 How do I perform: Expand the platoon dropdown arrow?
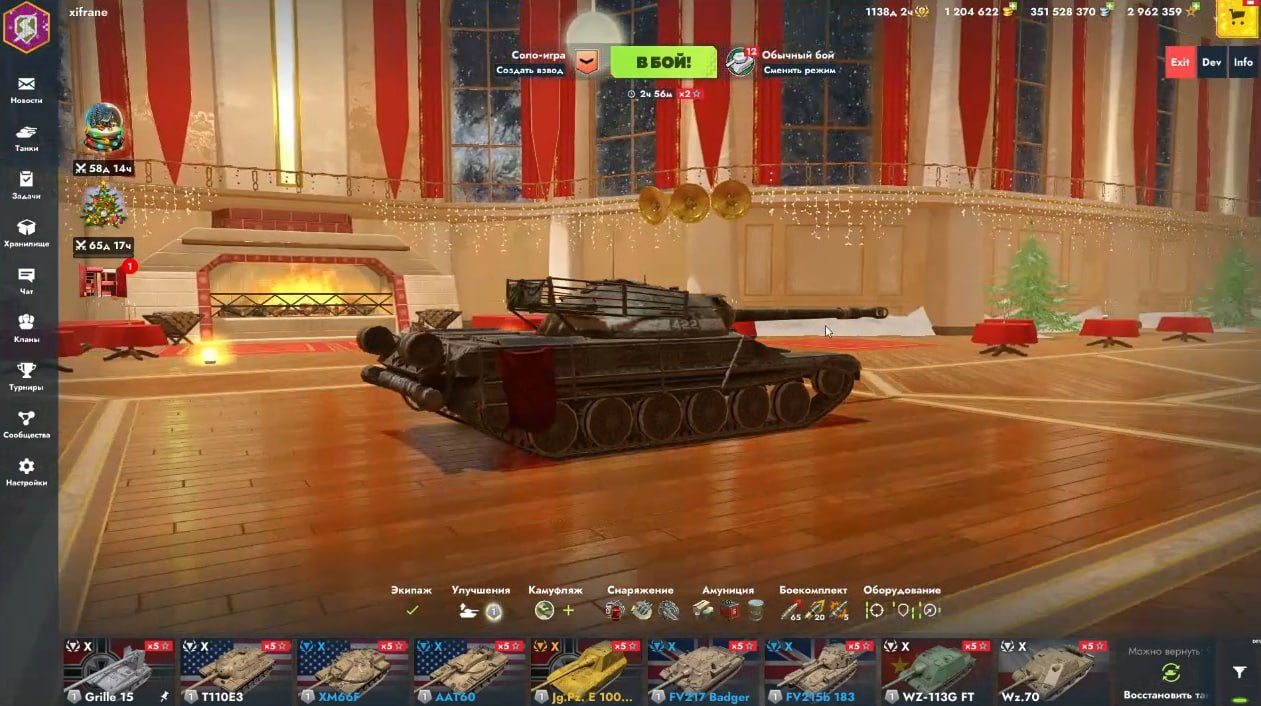[x=587, y=63]
